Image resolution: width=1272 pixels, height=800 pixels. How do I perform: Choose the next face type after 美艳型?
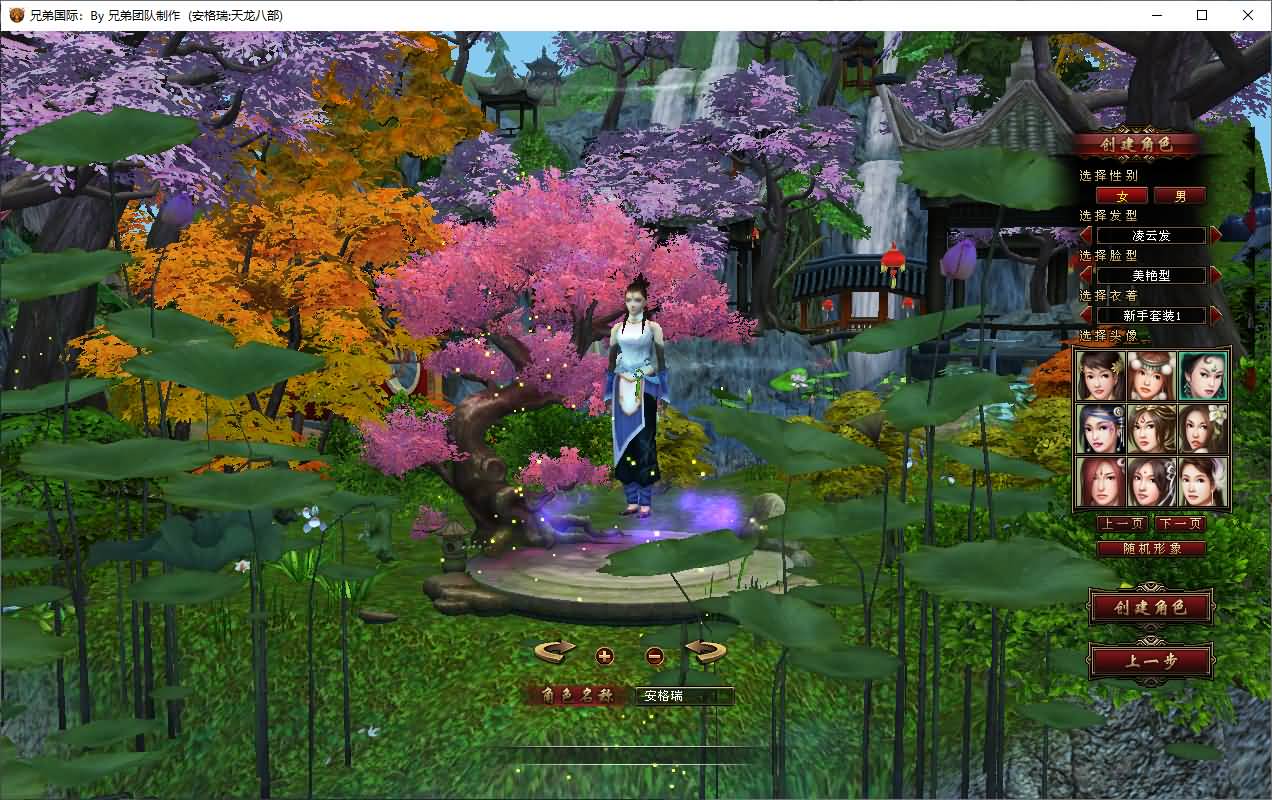[x=1216, y=275]
